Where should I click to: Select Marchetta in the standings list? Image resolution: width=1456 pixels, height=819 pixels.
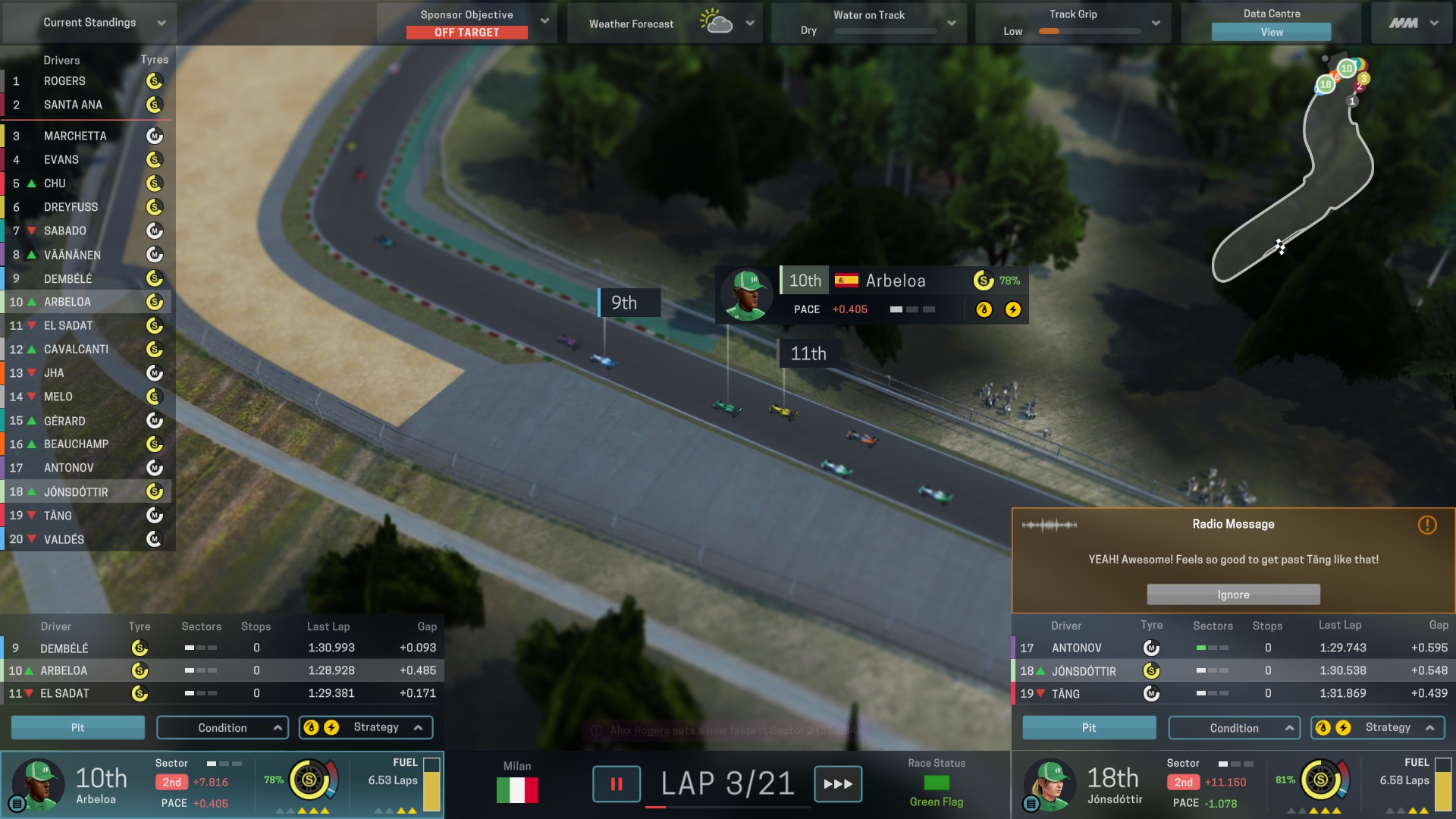click(75, 136)
